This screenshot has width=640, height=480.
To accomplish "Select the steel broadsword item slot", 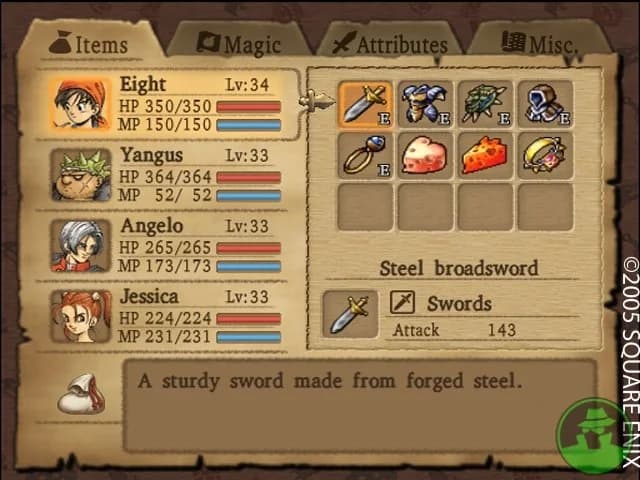I will 365,103.
